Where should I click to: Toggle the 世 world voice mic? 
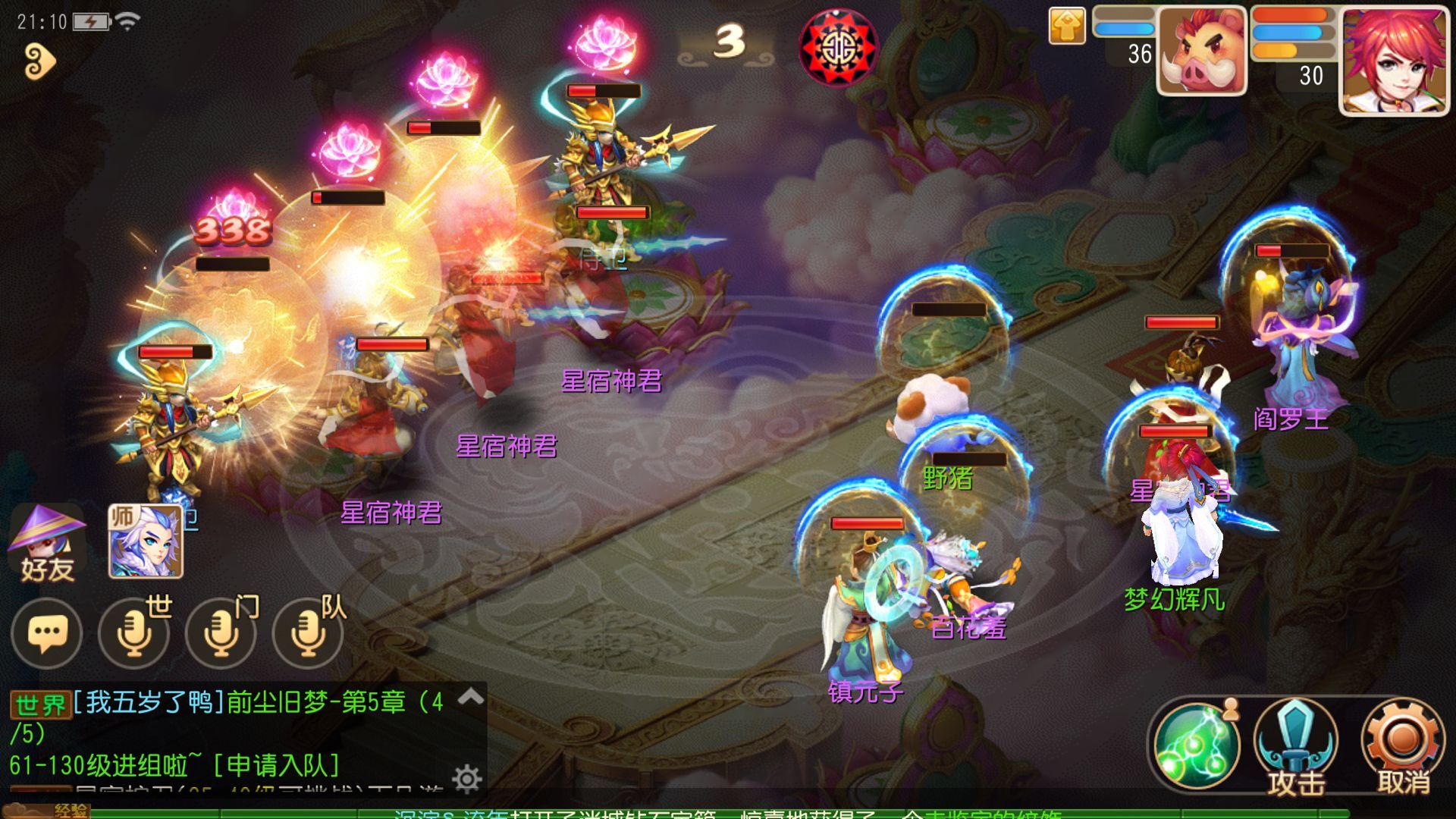pyautogui.click(x=135, y=635)
